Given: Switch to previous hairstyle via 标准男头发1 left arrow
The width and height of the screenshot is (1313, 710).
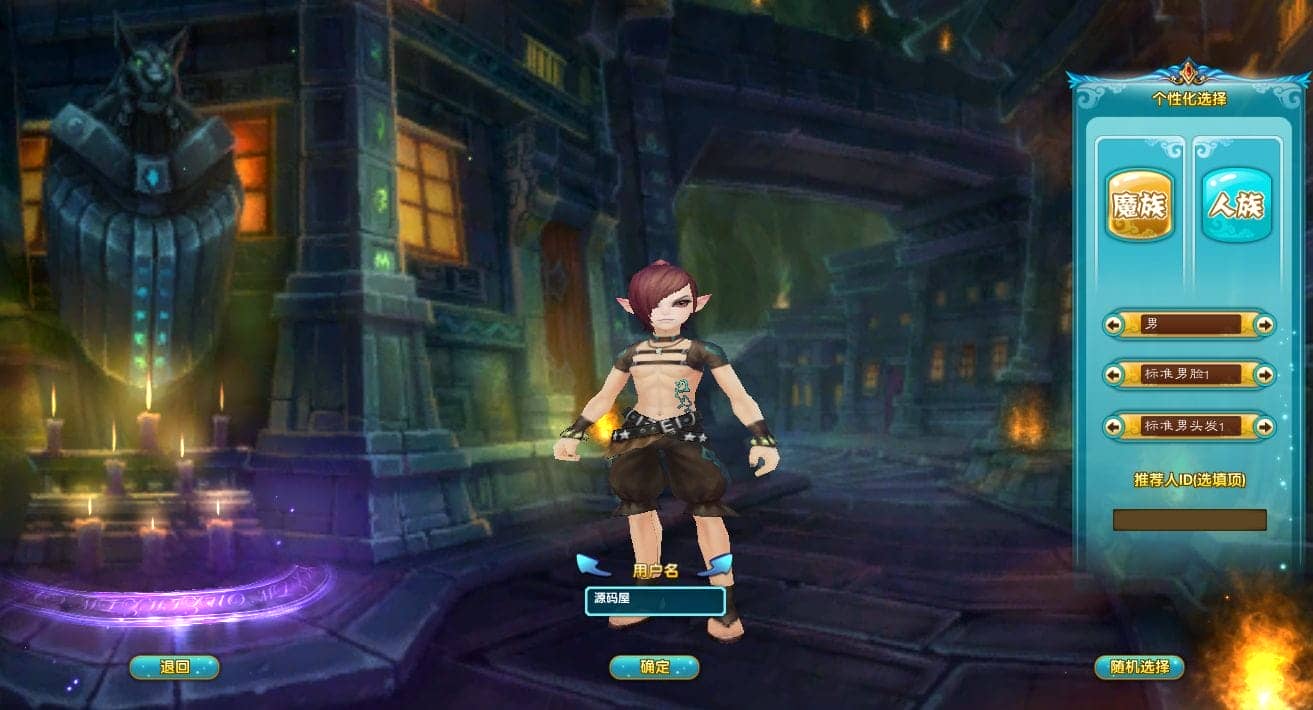Looking at the screenshot, I should click(x=1113, y=426).
